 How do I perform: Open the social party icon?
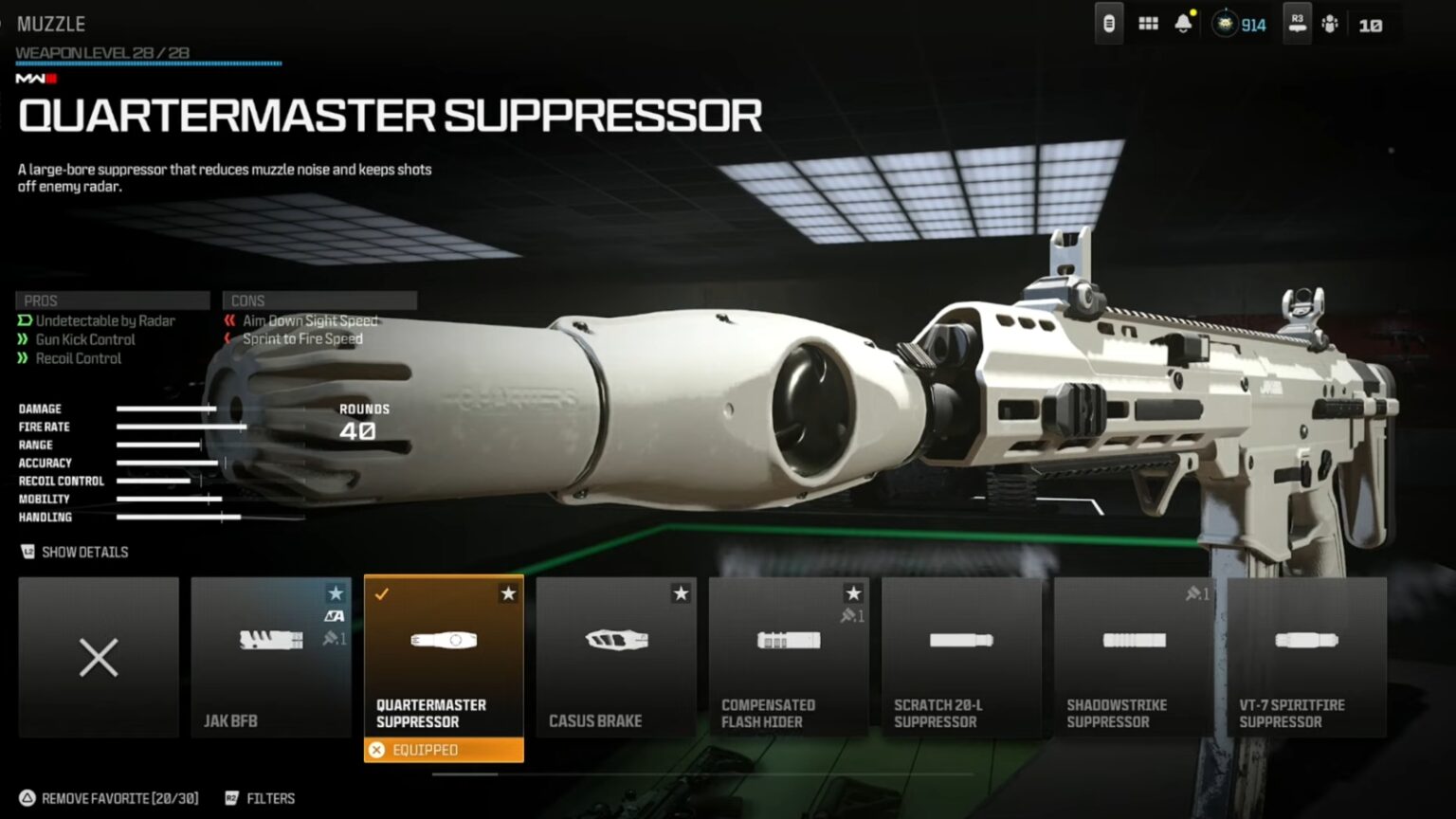tap(1330, 25)
